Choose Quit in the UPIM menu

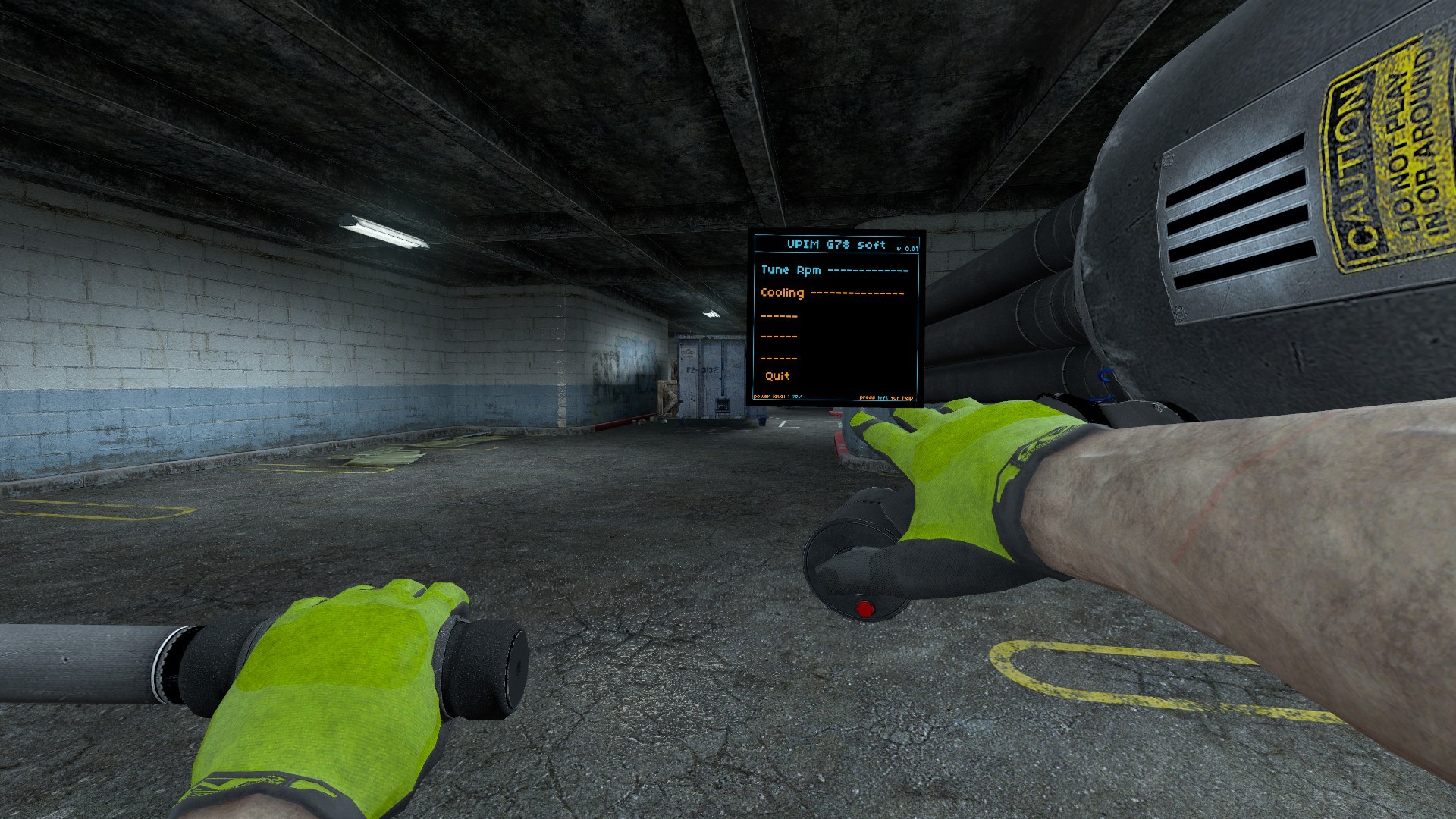click(776, 375)
